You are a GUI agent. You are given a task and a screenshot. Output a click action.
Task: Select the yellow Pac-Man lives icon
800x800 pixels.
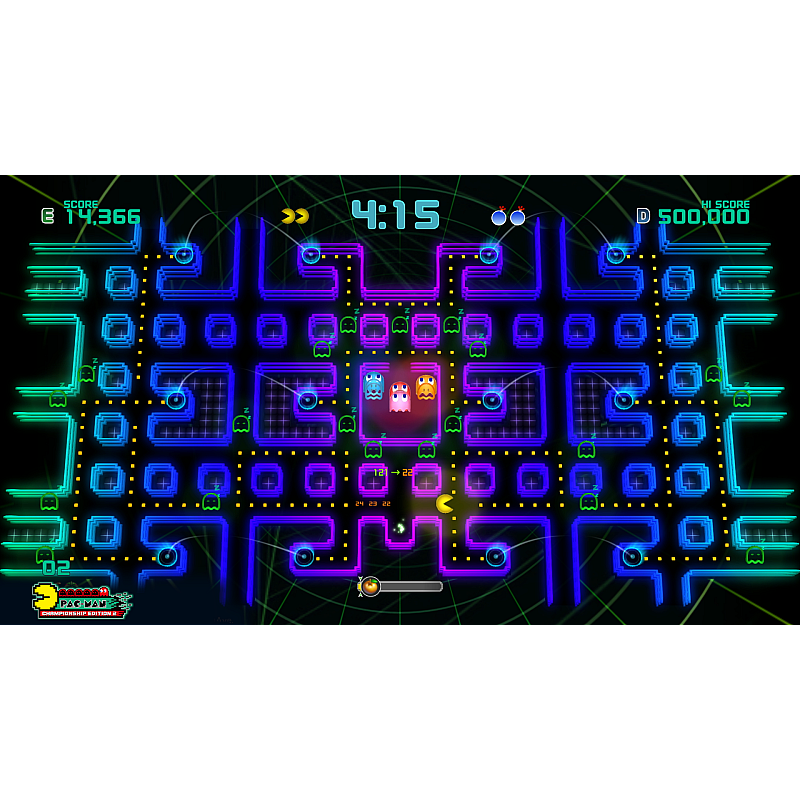[295, 216]
